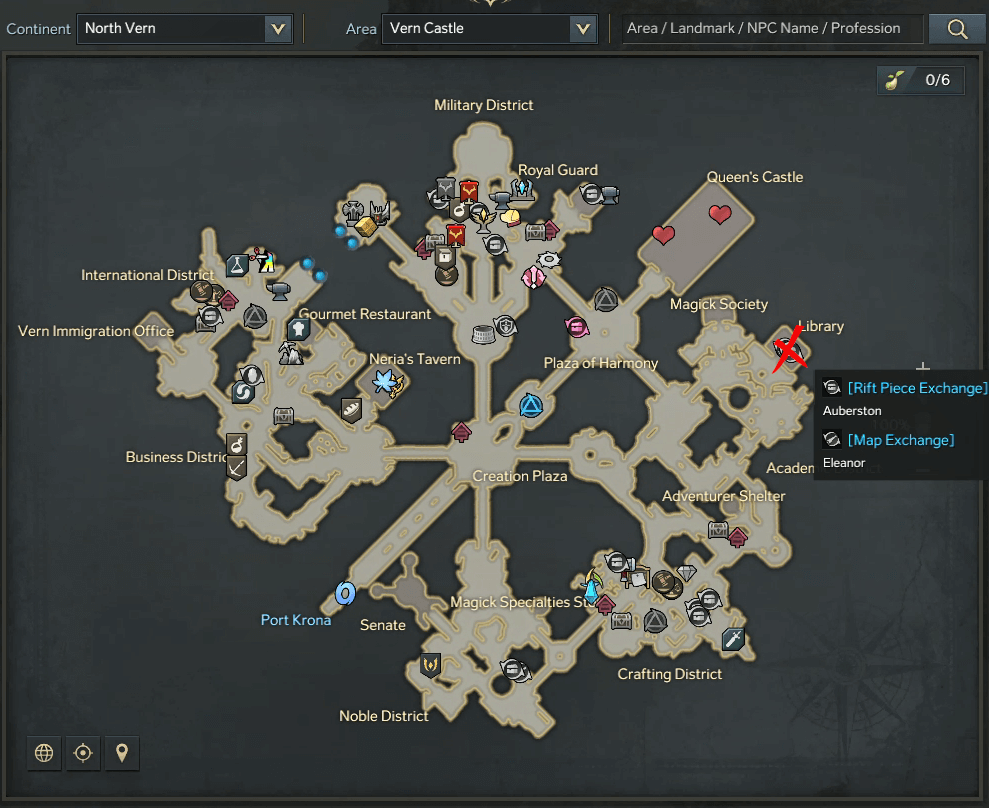Toggle the map pin marker button
The width and height of the screenshot is (989, 808).
click(122, 753)
